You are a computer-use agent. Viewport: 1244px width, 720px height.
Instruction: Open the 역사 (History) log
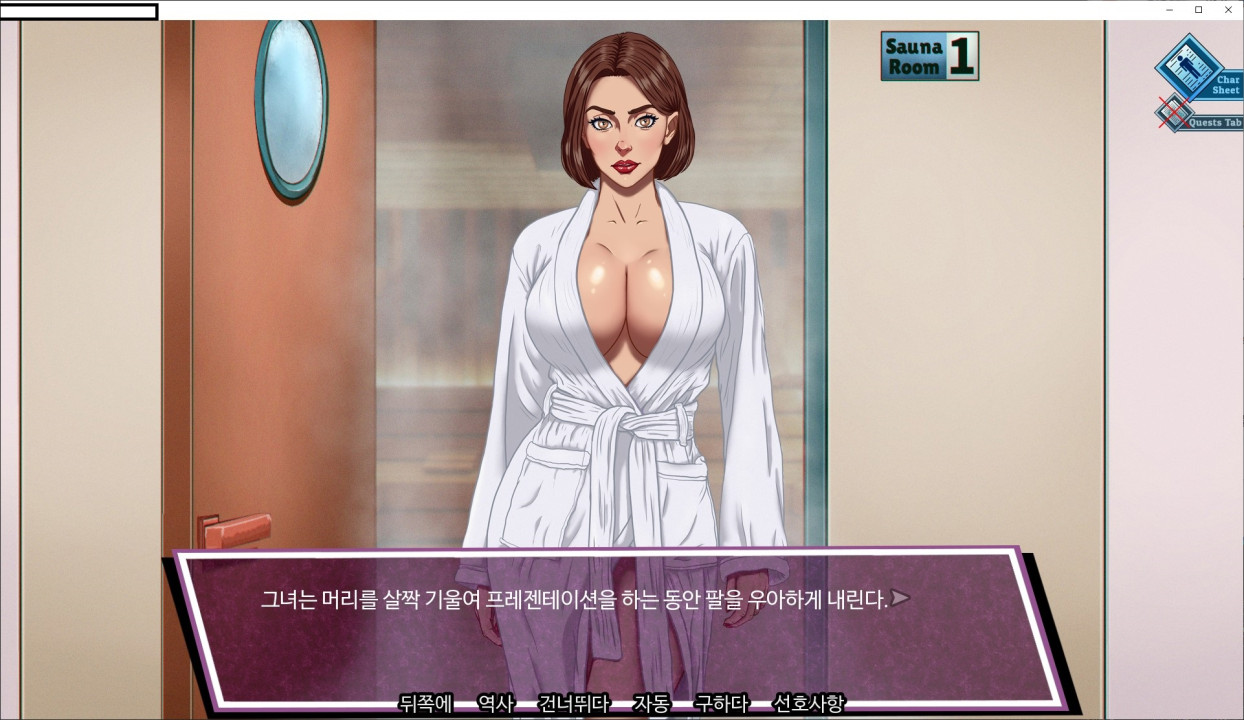click(x=495, y=703)
